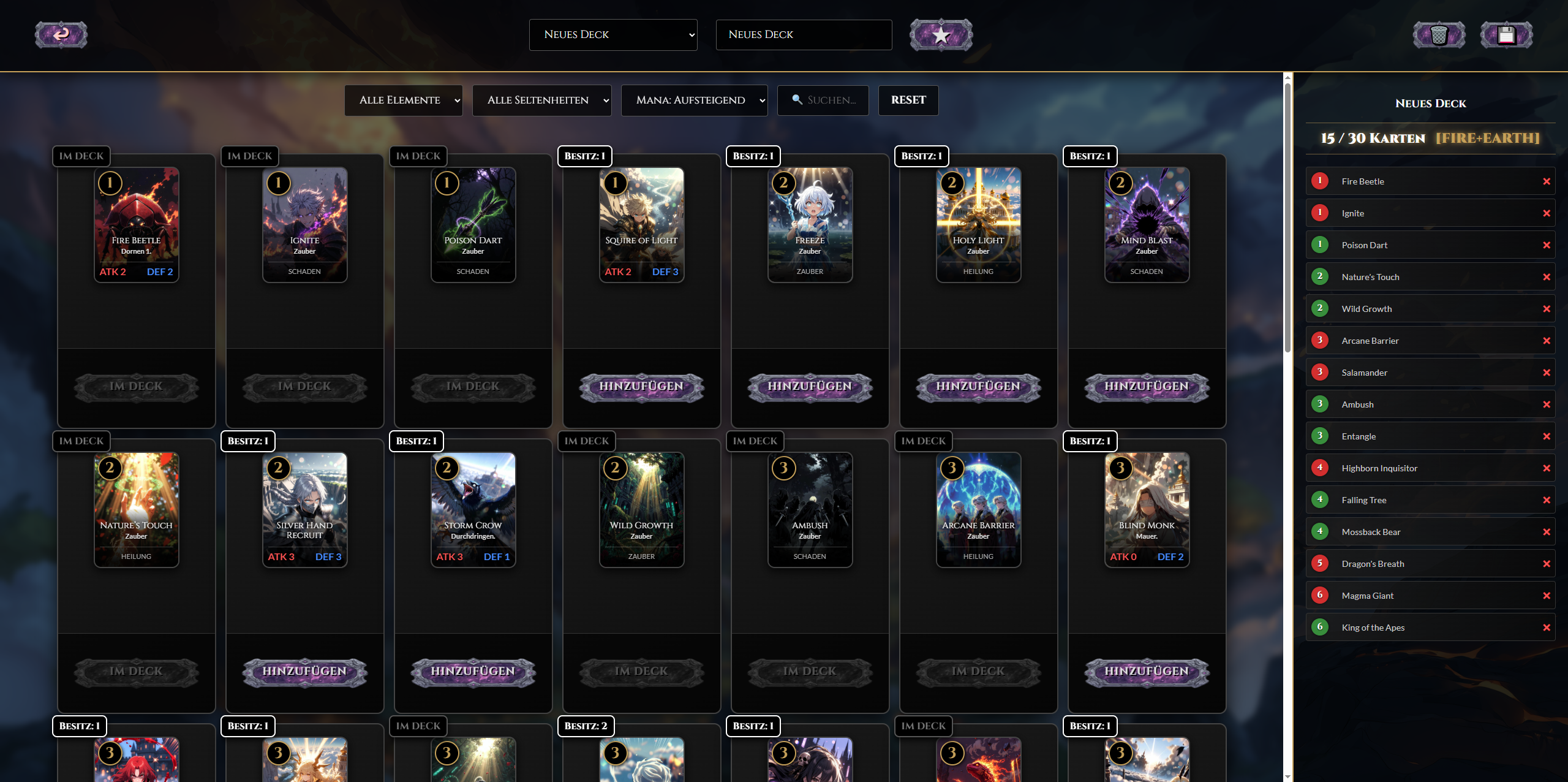
Task: Change sorting via Mana: Aufsteigend dropdown
Action: click(x=694, y=100)
